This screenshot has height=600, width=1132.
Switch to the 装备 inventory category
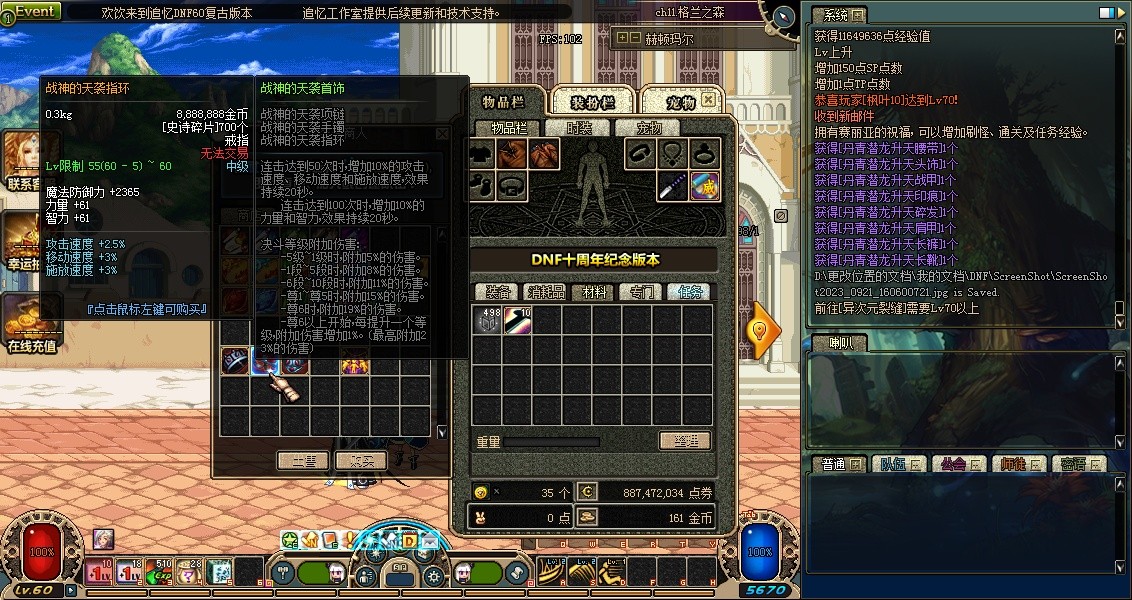coord(499,292)
